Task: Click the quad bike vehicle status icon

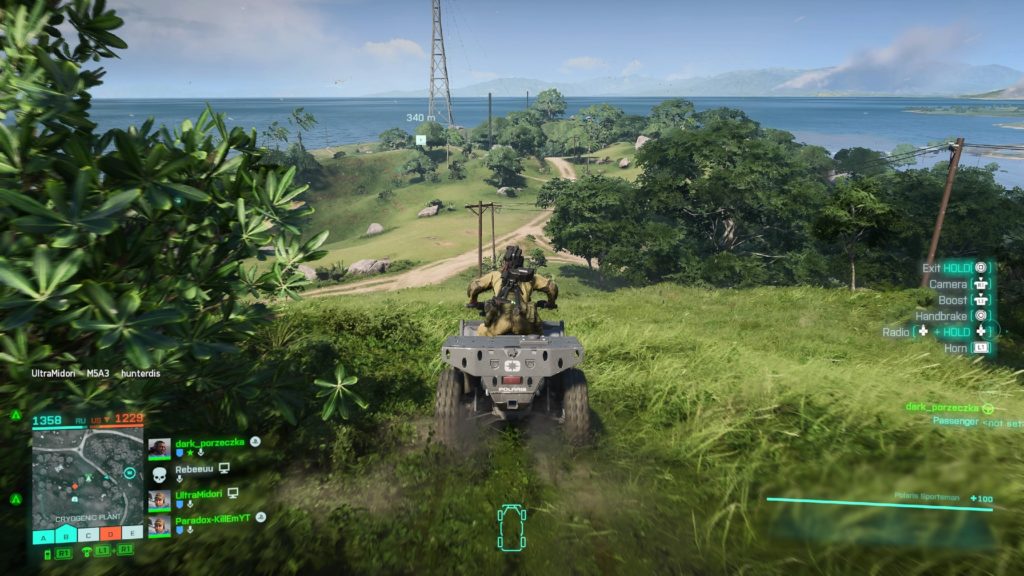Action: pos(511,527)
